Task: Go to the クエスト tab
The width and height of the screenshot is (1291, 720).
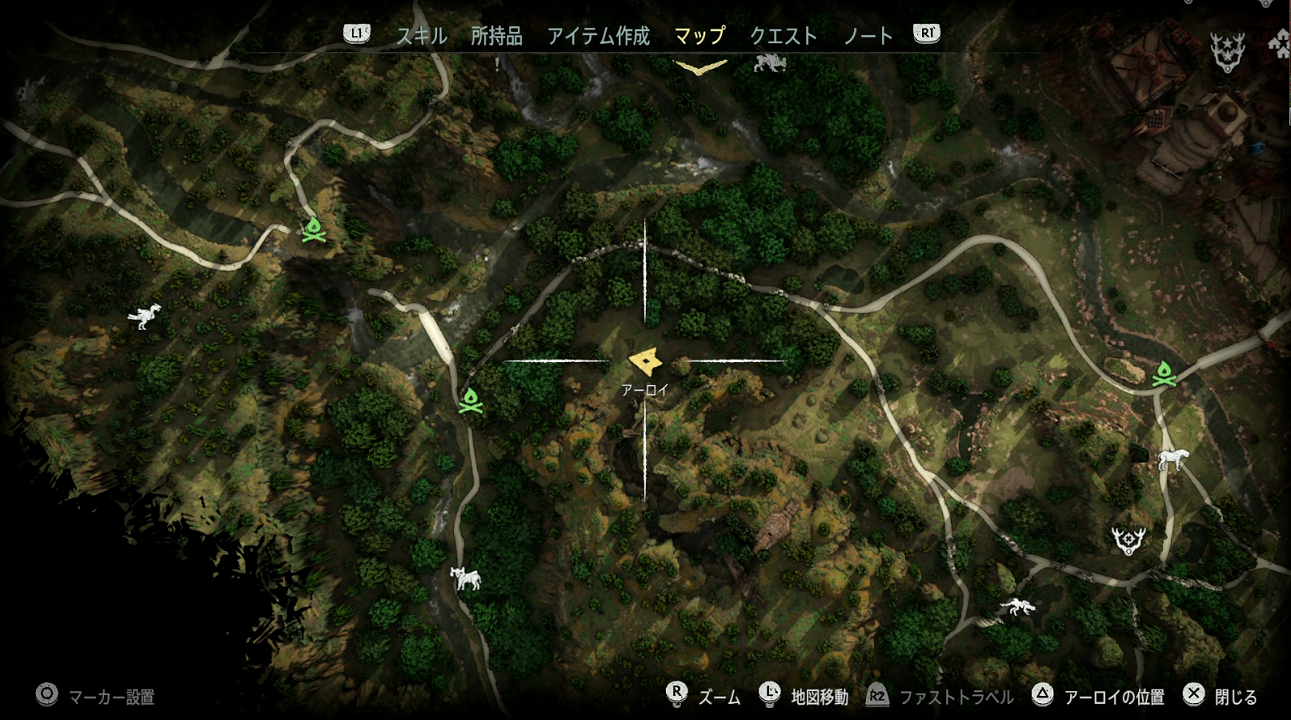Action: pyautogui.click(x=783, y=36)
